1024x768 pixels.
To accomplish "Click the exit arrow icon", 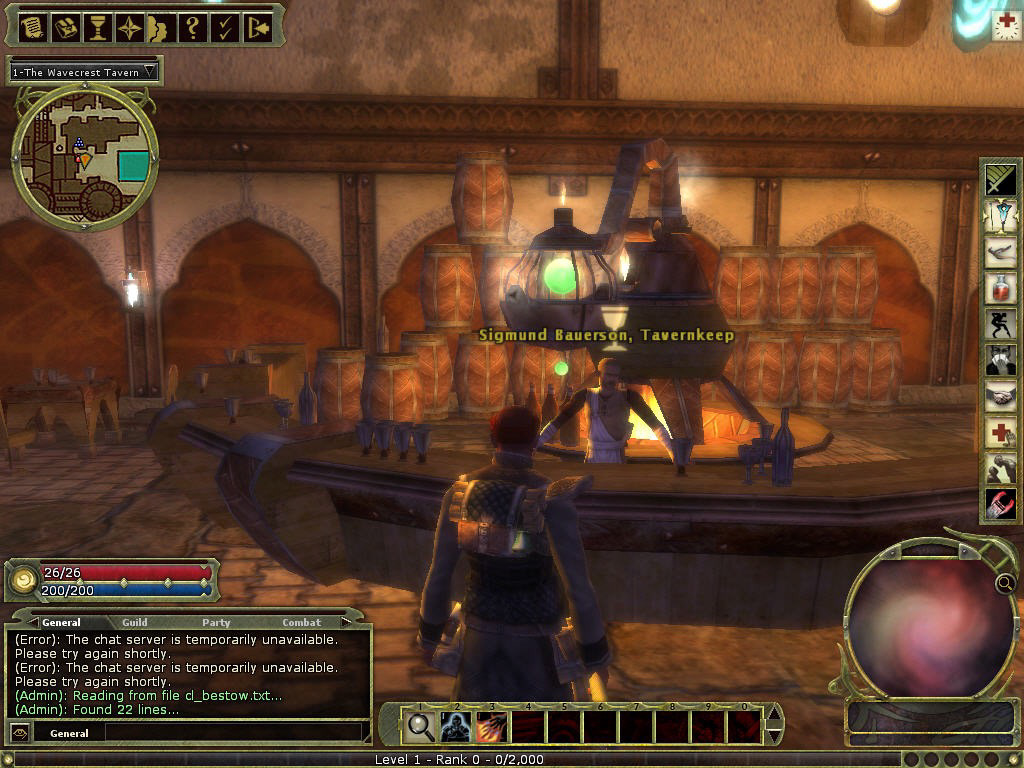I will [257, 27].
